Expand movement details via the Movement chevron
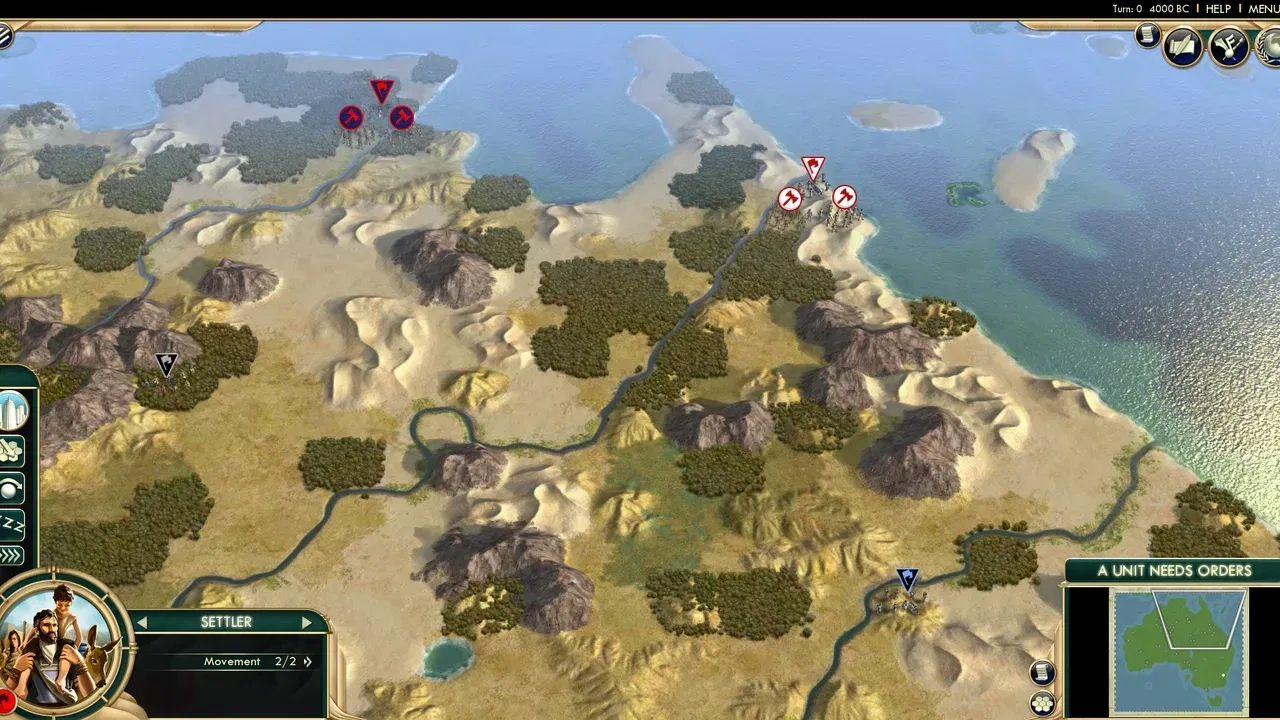 (x=307, y=662)
